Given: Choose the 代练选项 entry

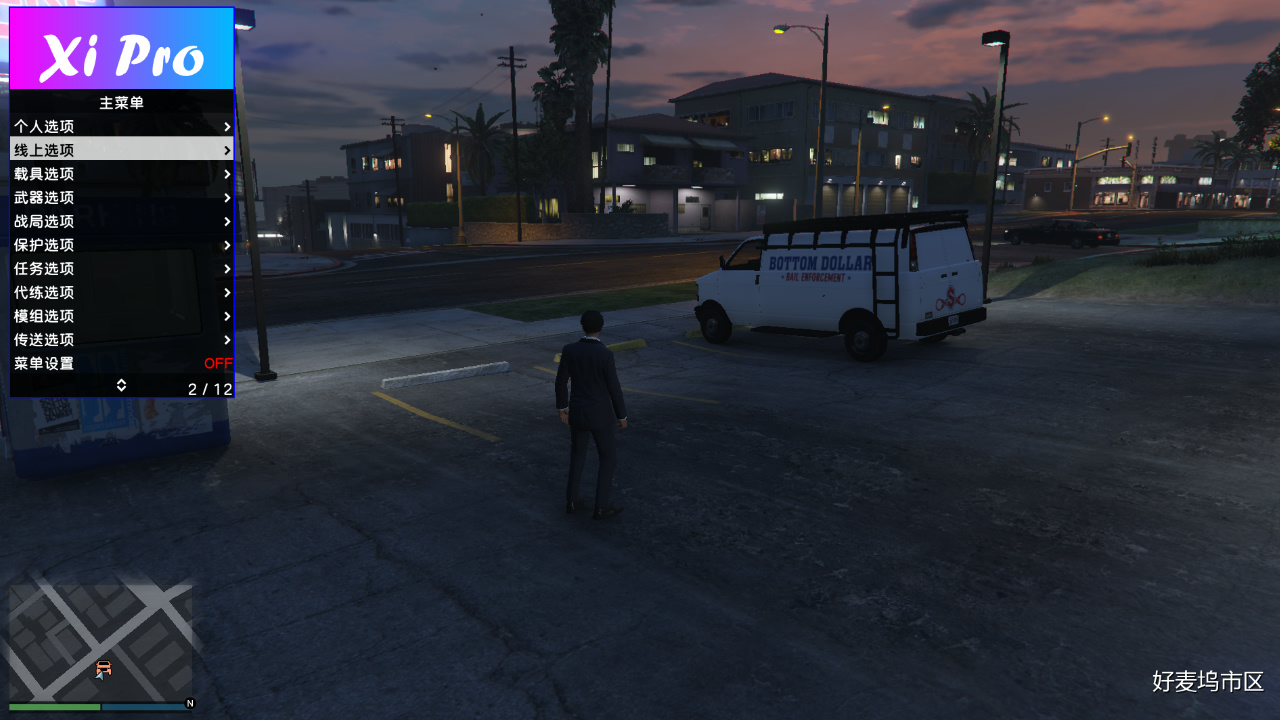Looking at the screenshot, I should click(x=121, y=292).
